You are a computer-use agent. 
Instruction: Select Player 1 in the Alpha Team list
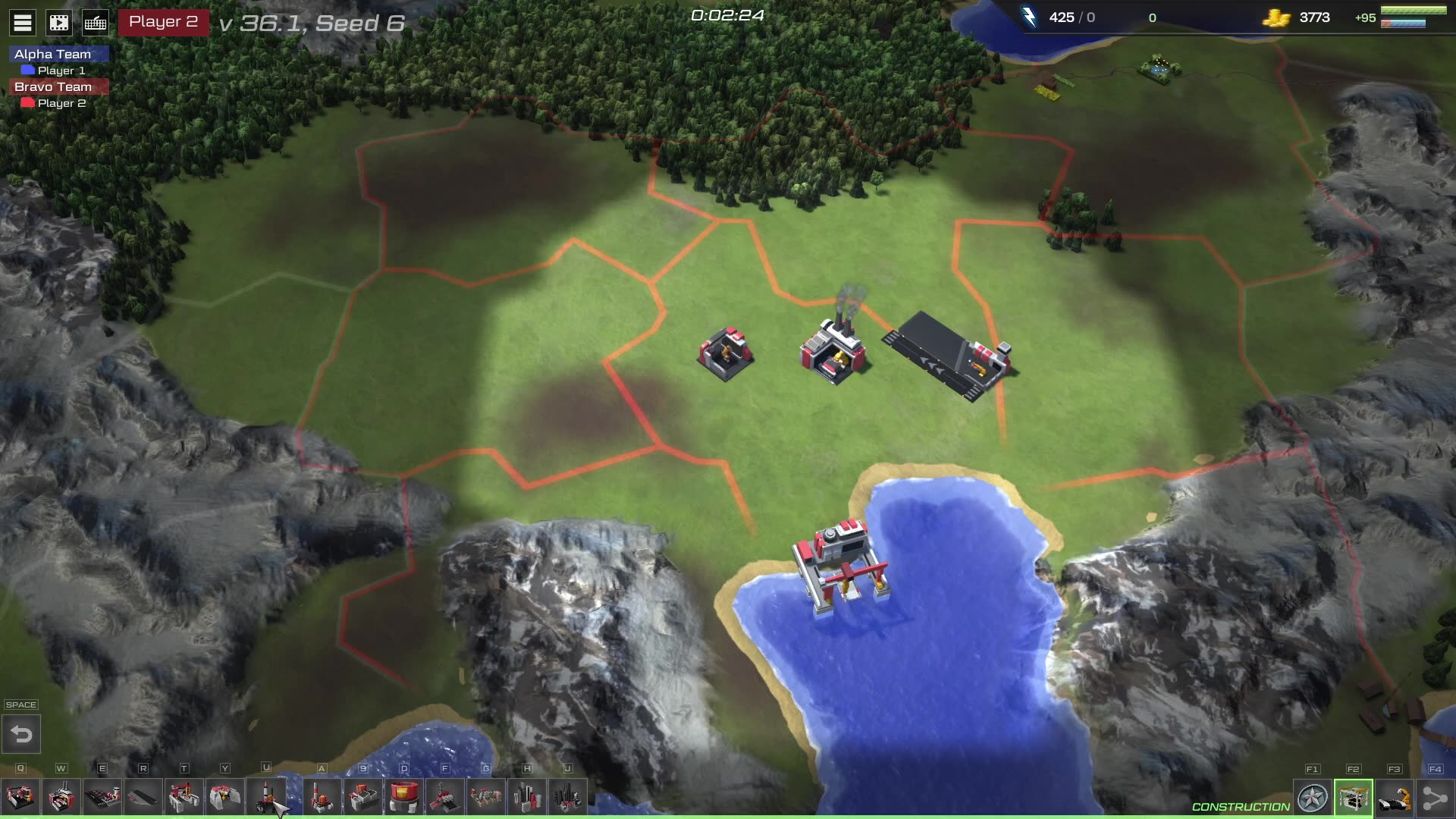(61, 71)
